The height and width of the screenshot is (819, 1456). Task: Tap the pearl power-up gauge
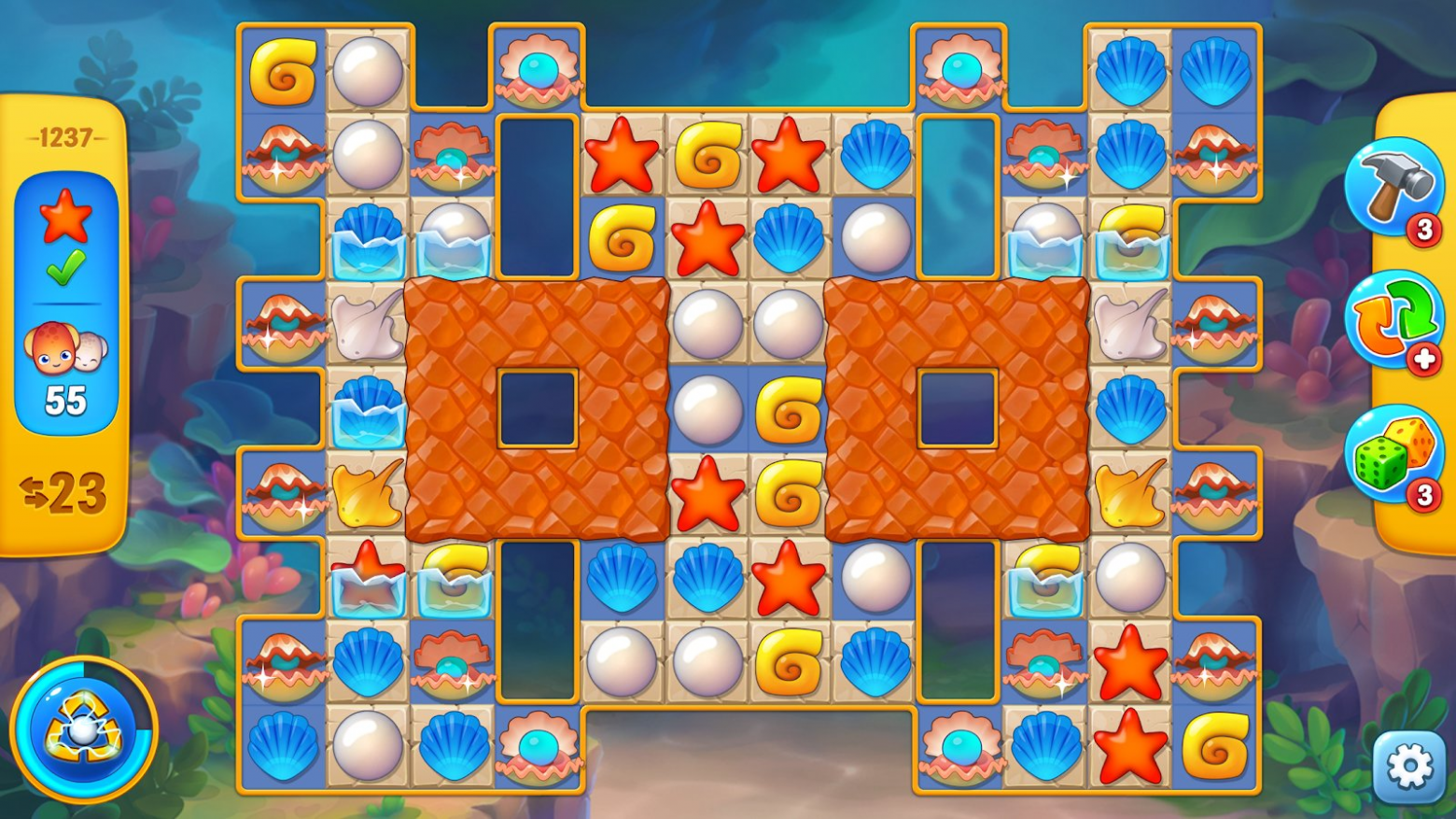[x=84, y=731]
